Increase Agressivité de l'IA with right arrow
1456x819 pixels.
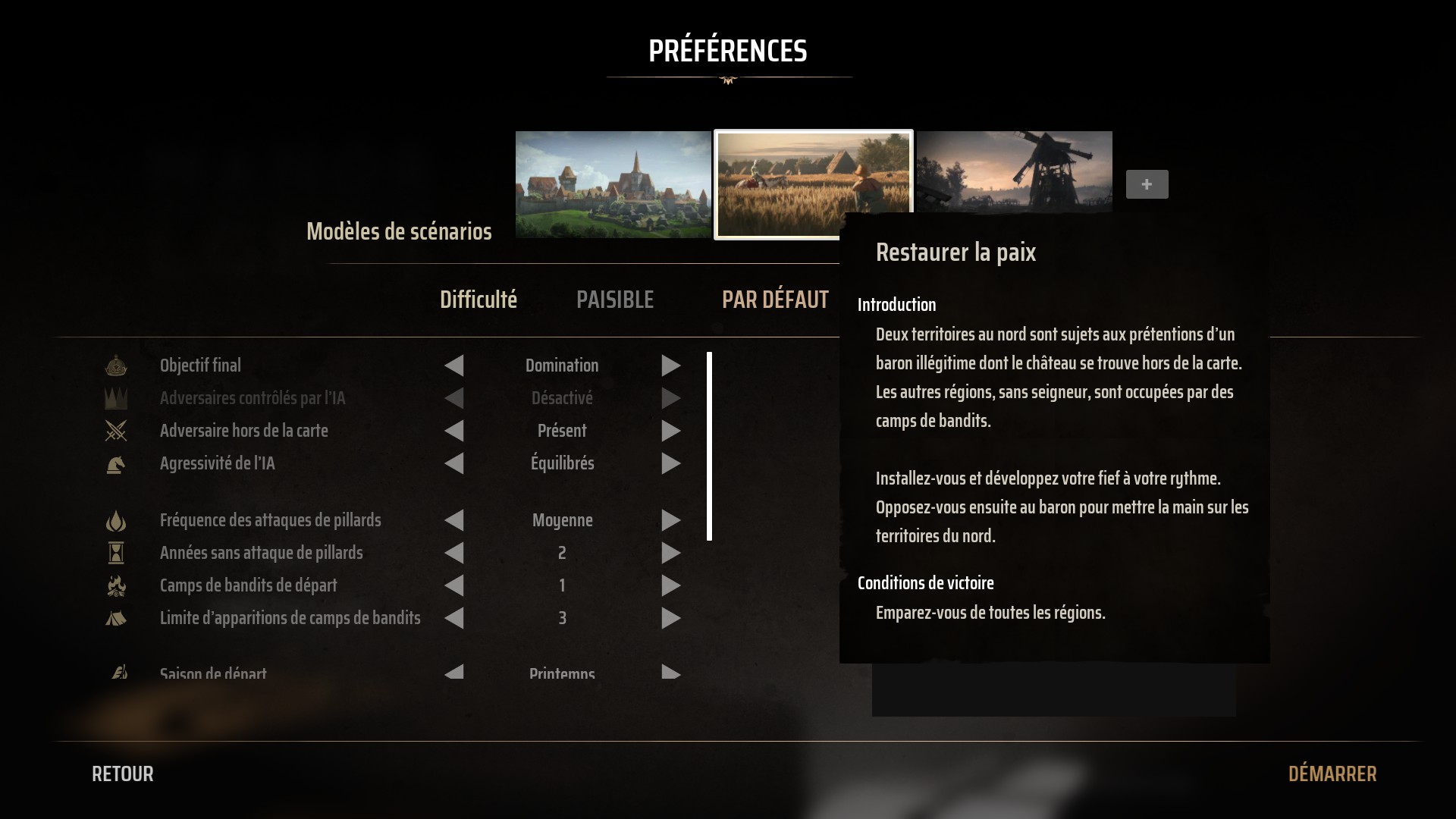670,463
